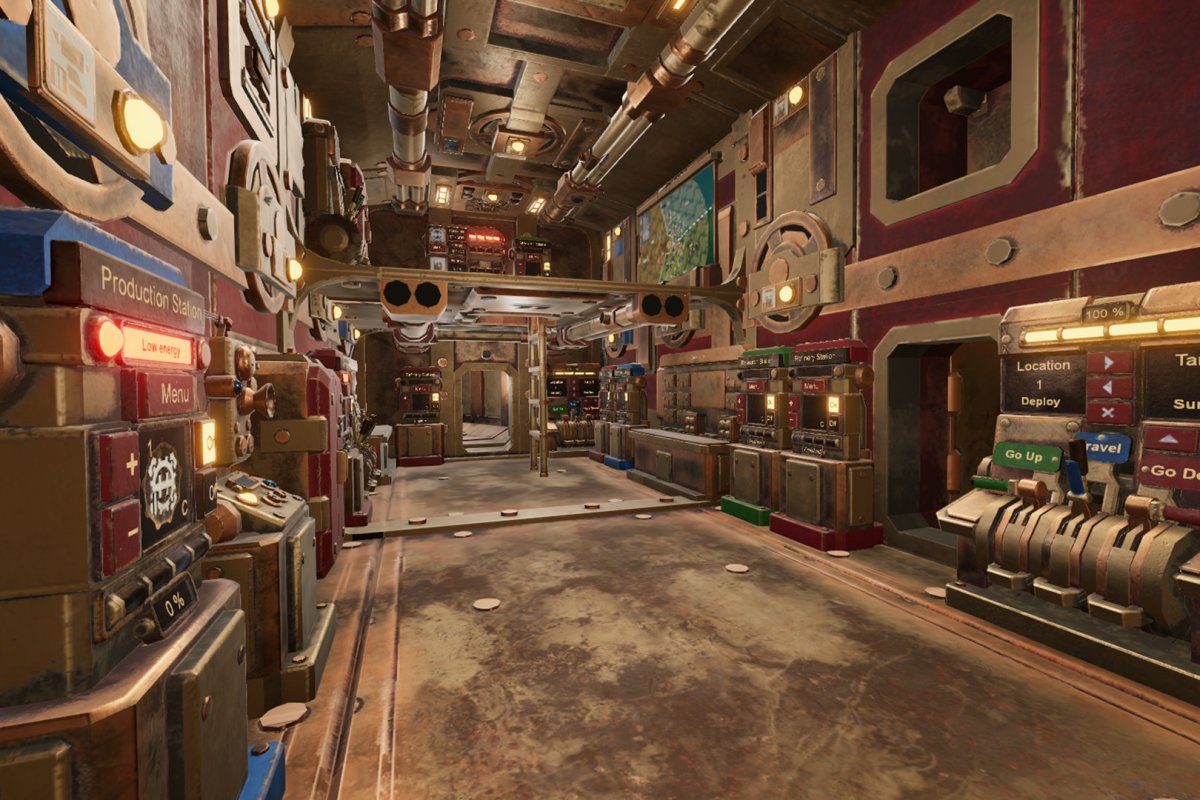Cancel the location with the X button

(x=1110, y=412)
